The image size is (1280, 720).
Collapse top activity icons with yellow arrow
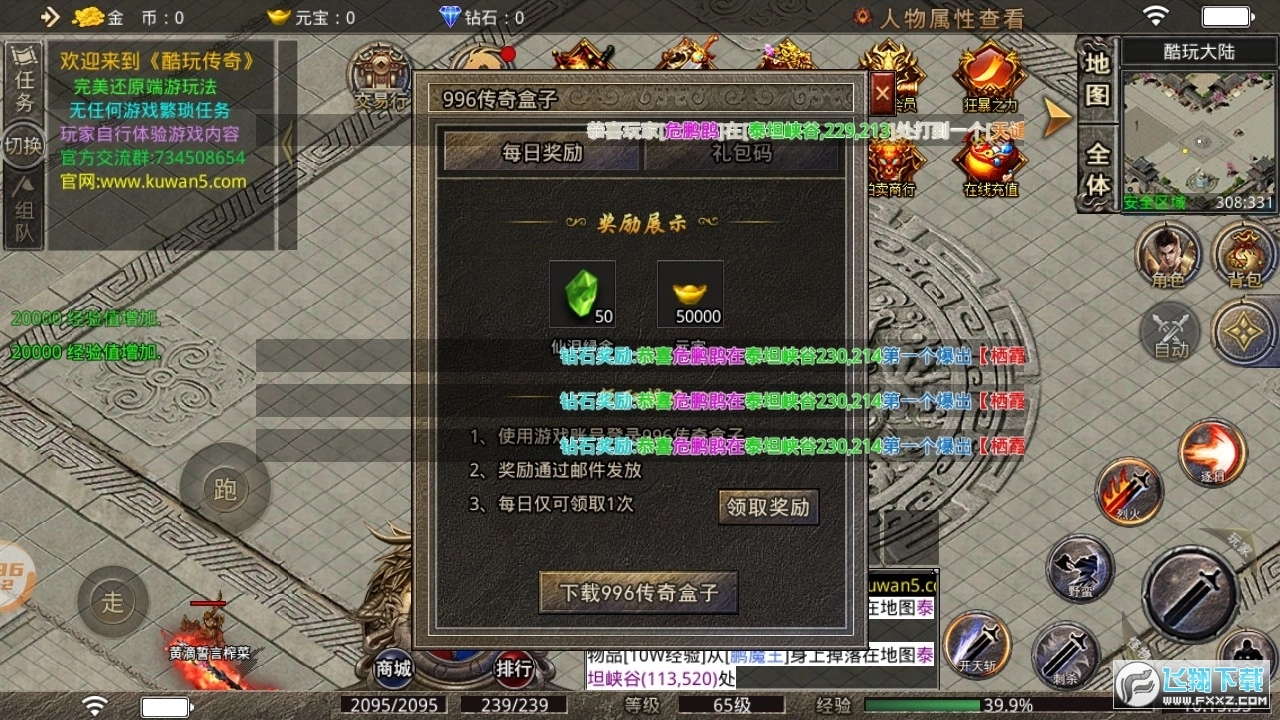pos(1057,115)
